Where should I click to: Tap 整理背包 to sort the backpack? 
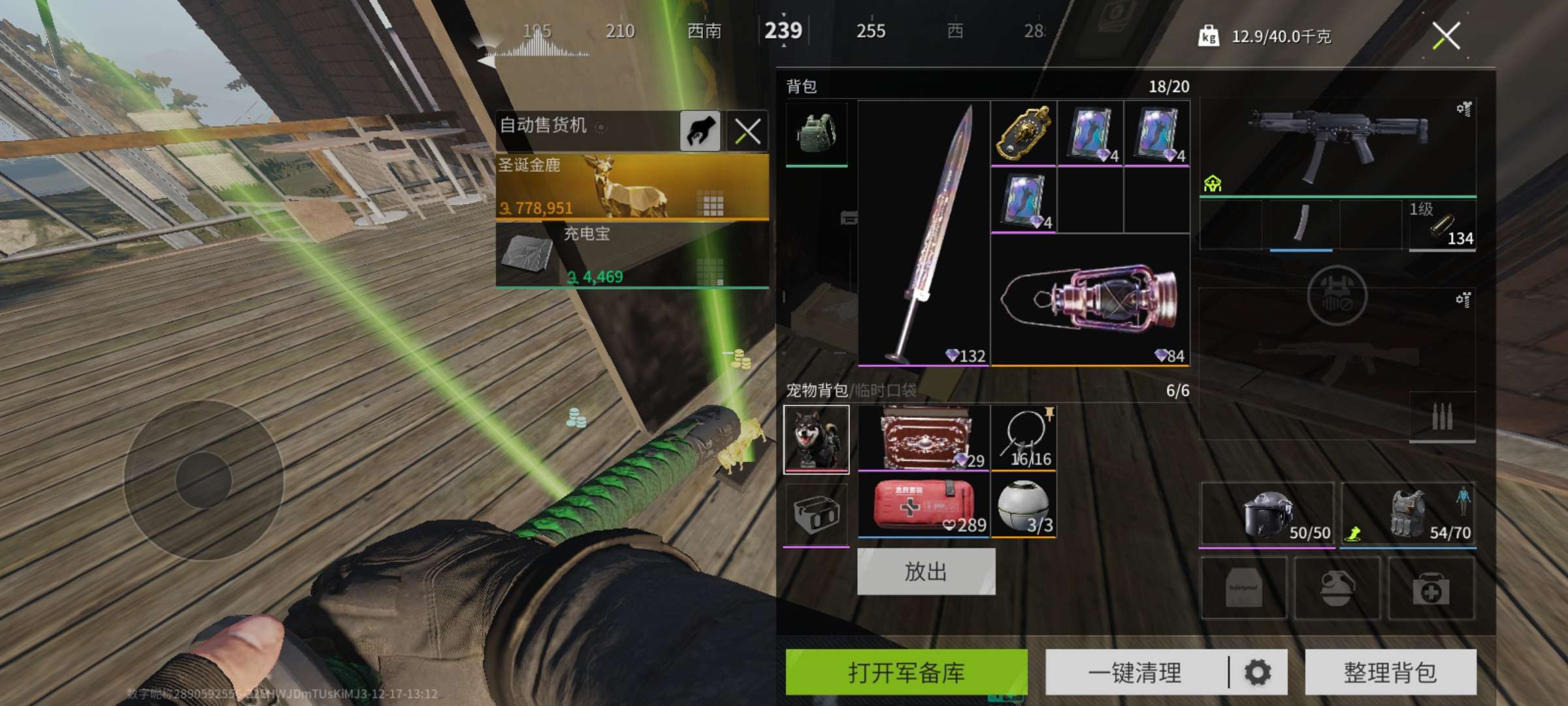tap(1390, 672)
